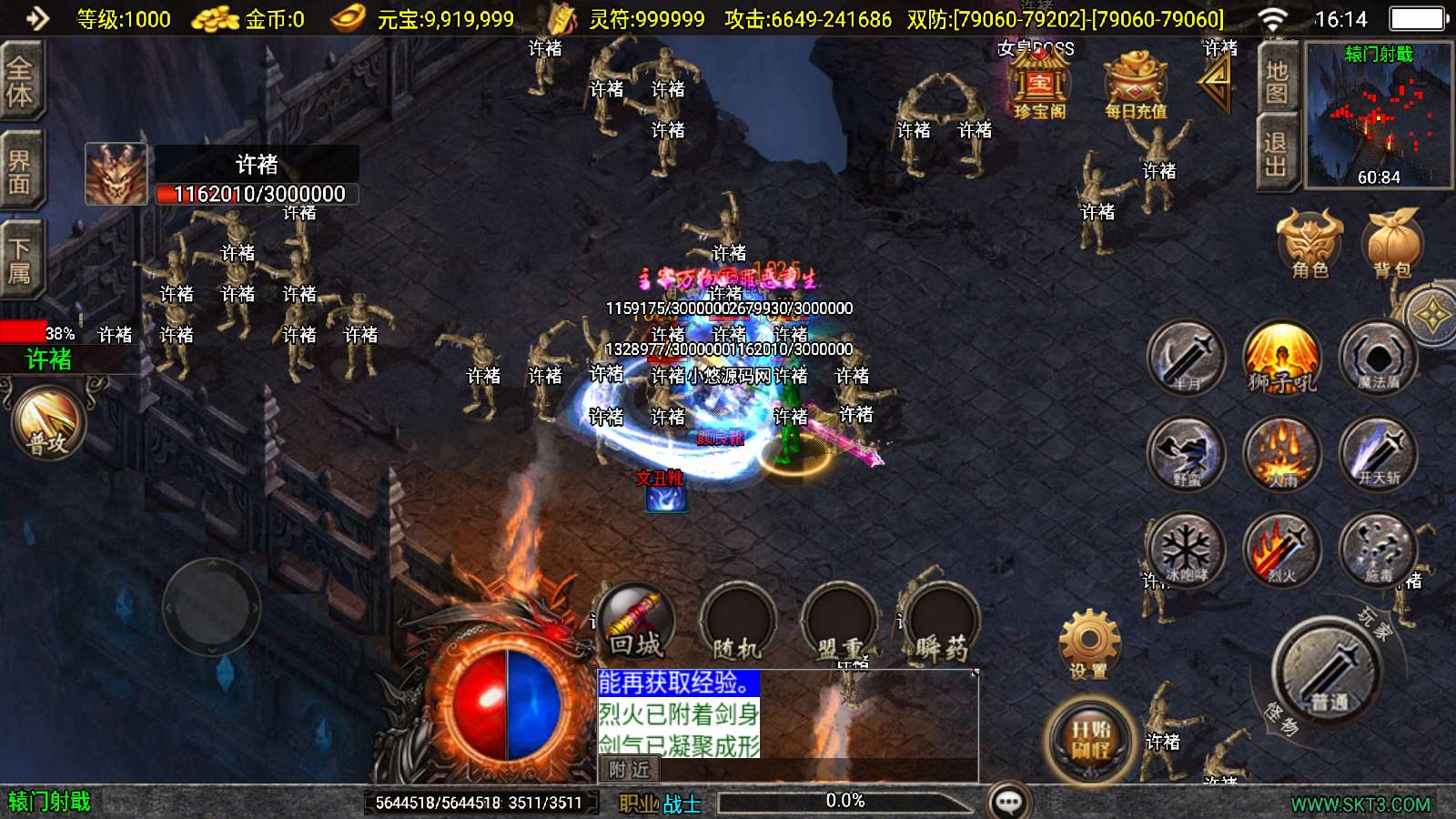Cast the 魔法盾 magic shield
1456x819 pixels.
coord(1378,358)
